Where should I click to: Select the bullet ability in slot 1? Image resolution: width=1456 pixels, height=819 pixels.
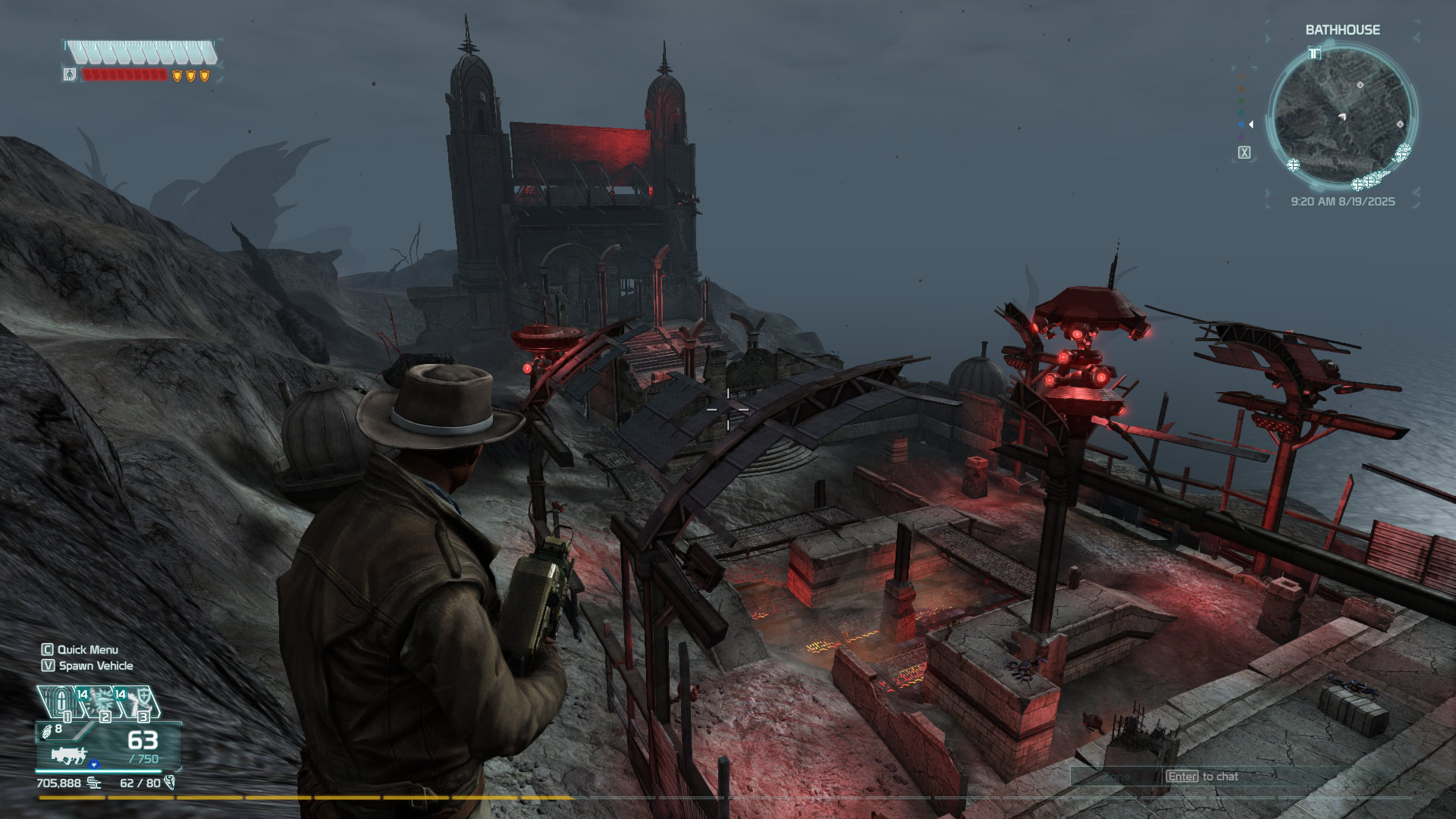click(60, 702)
